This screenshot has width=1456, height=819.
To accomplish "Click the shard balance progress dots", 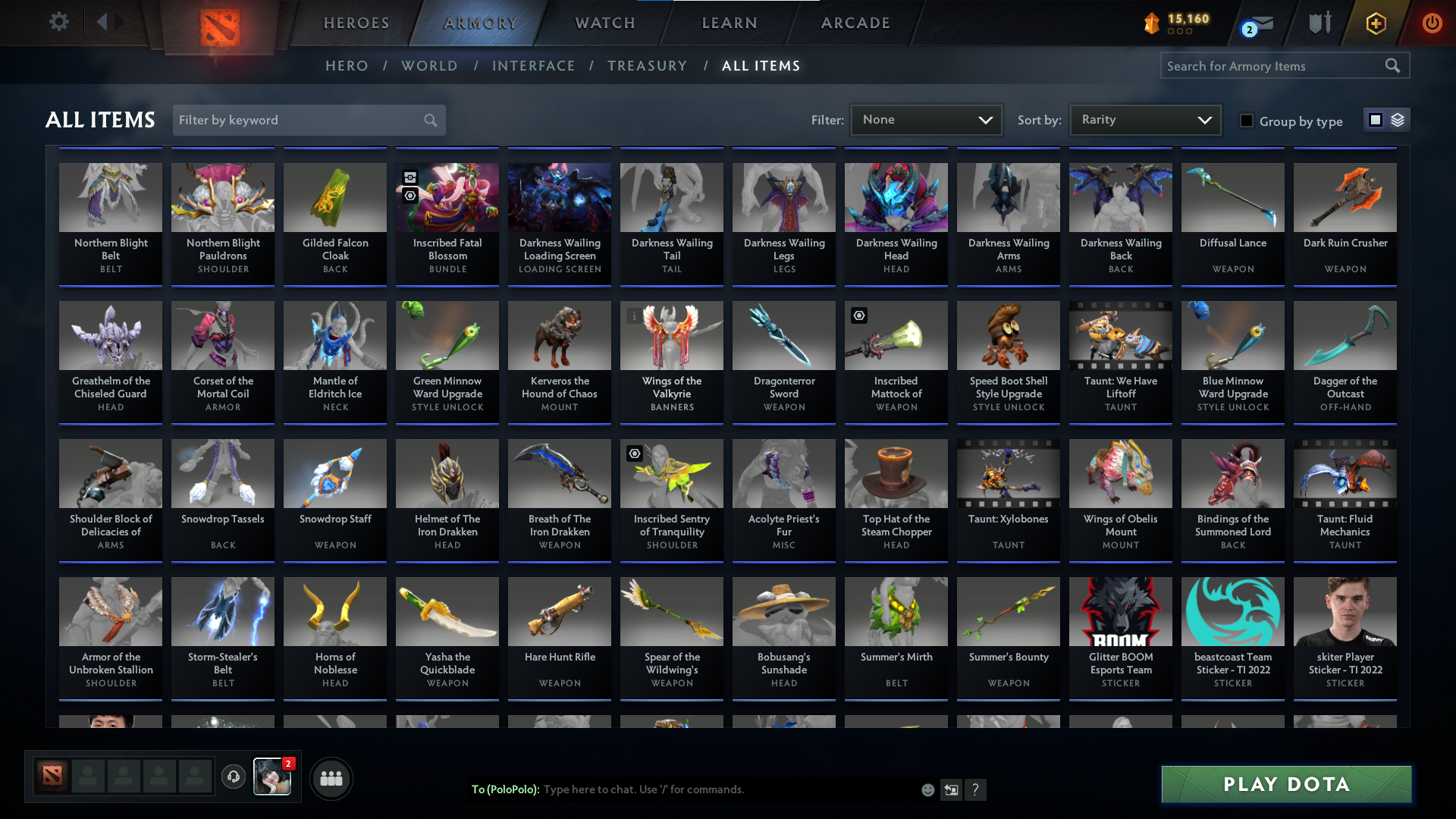I will click(x=1180, y=33).
